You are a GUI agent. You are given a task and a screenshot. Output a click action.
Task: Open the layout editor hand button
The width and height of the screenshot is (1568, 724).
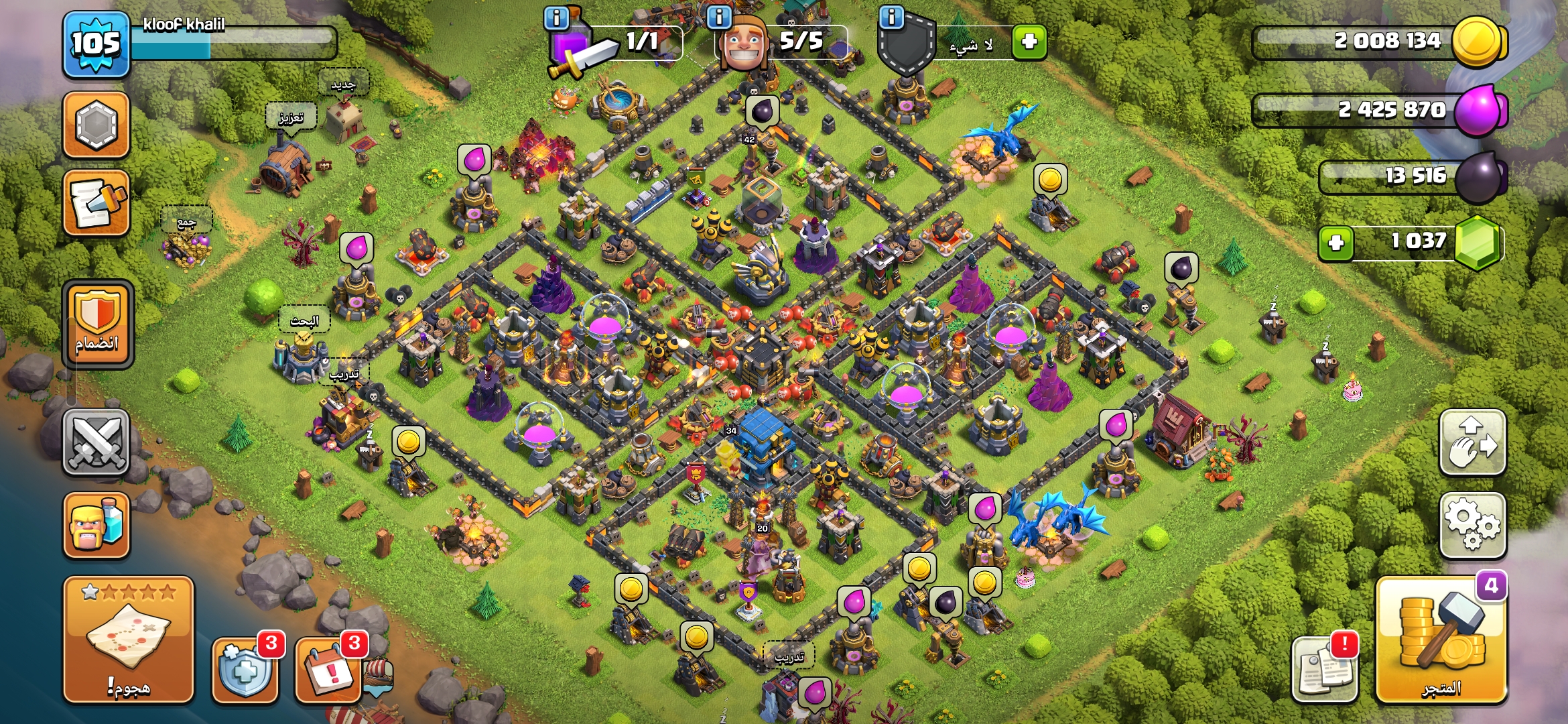1472,442
